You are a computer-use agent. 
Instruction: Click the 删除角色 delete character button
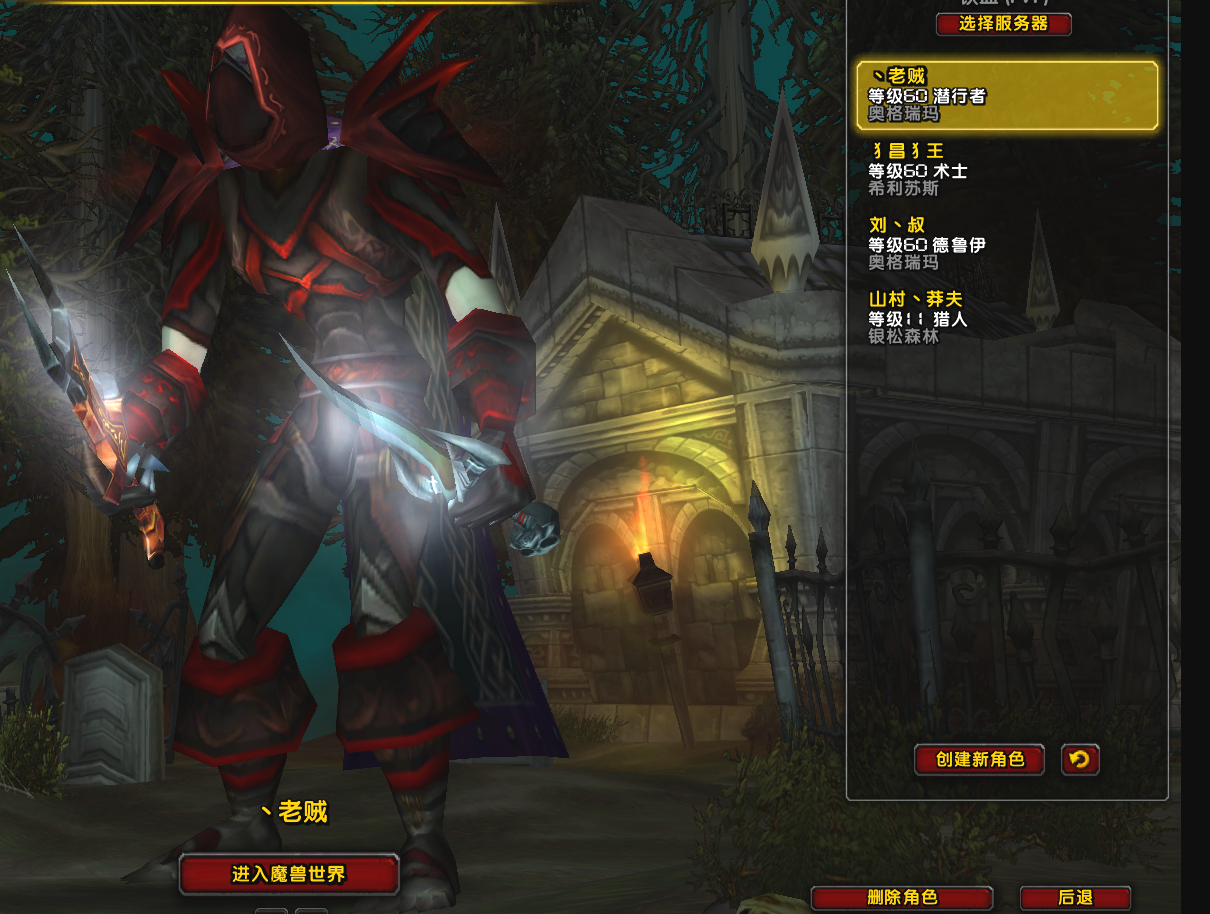coord(901,898)
